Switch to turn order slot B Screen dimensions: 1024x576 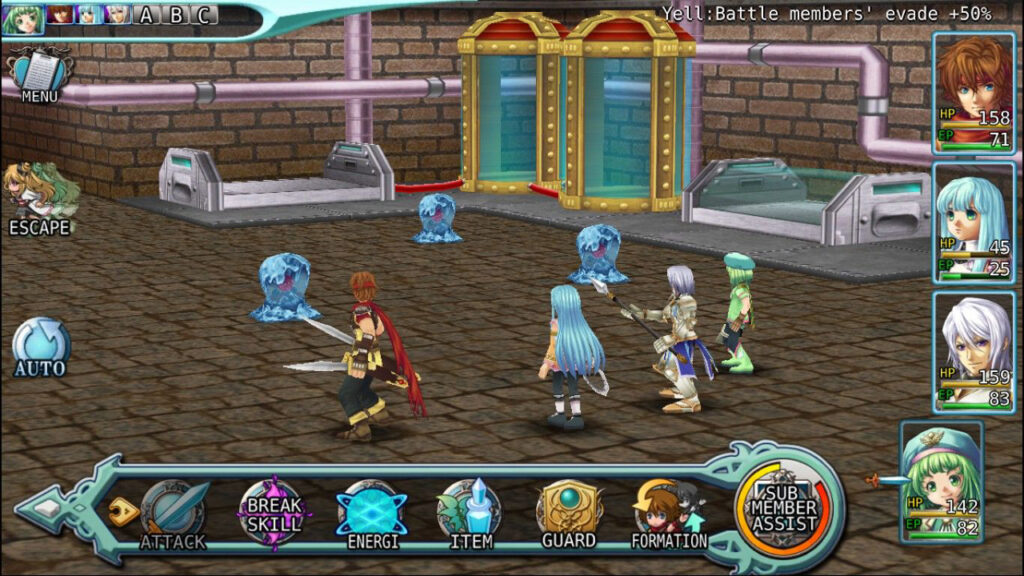(175, 15)
